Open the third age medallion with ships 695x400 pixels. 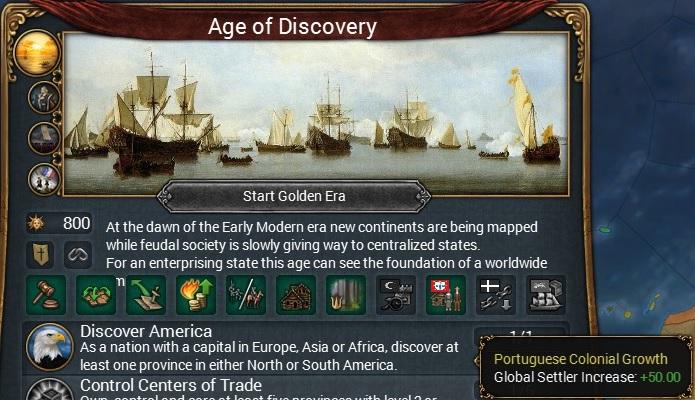[x=45, y=138]
